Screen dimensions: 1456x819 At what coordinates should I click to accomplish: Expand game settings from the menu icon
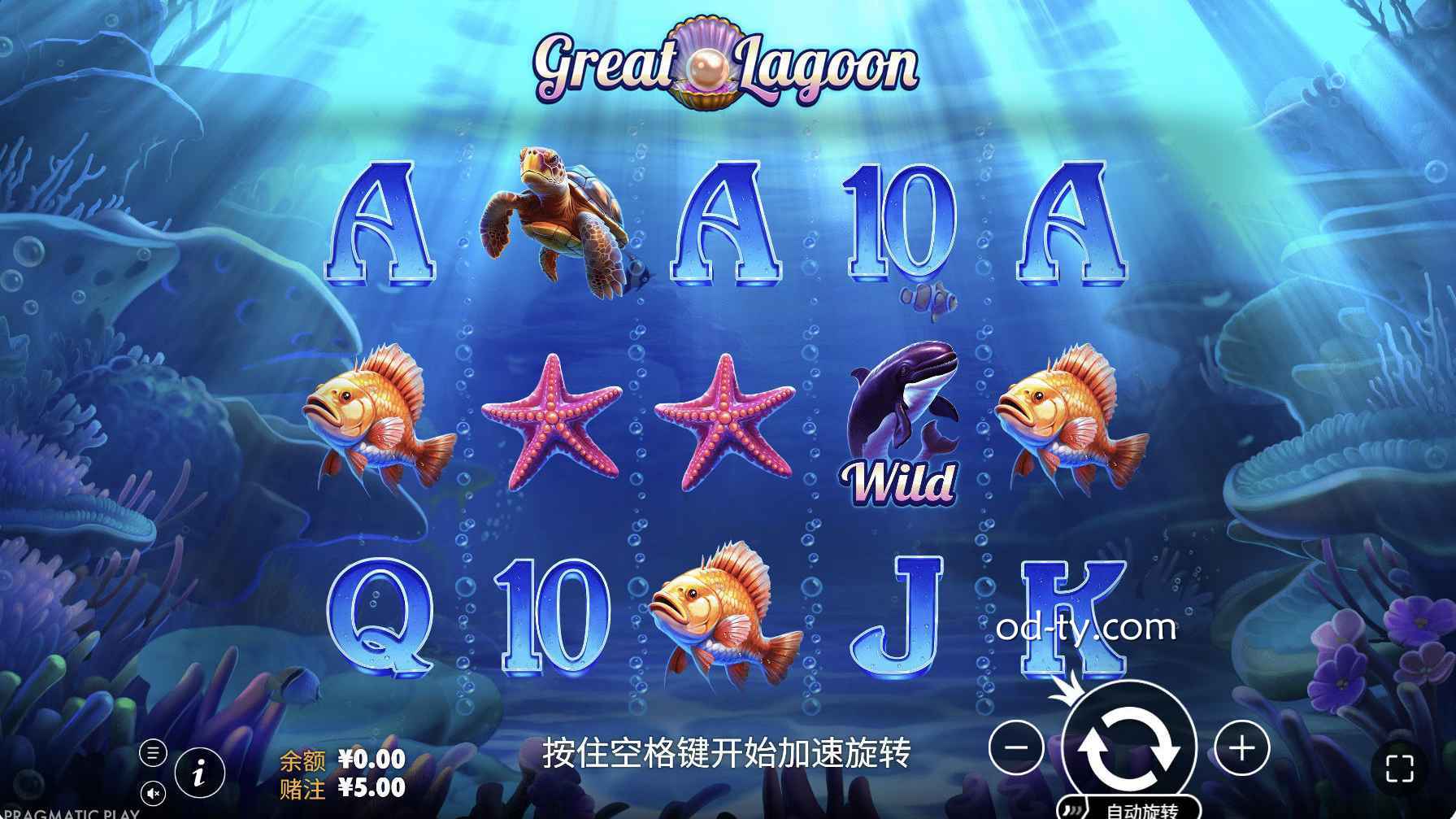click(154, 753)
